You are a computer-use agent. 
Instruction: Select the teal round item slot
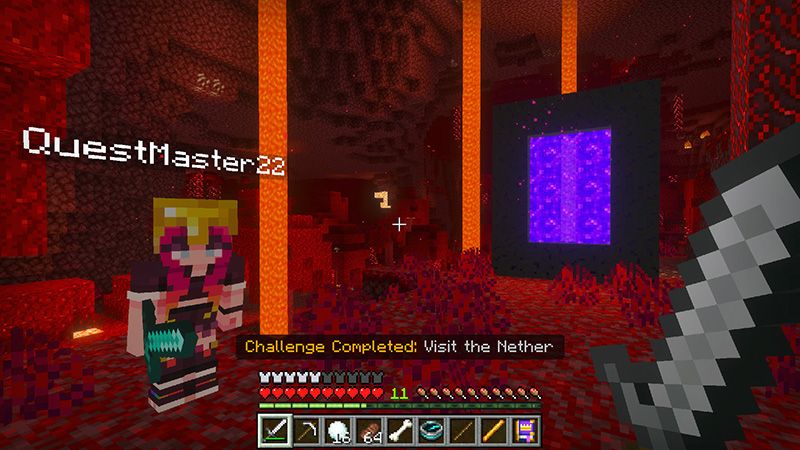coord(432,430)
